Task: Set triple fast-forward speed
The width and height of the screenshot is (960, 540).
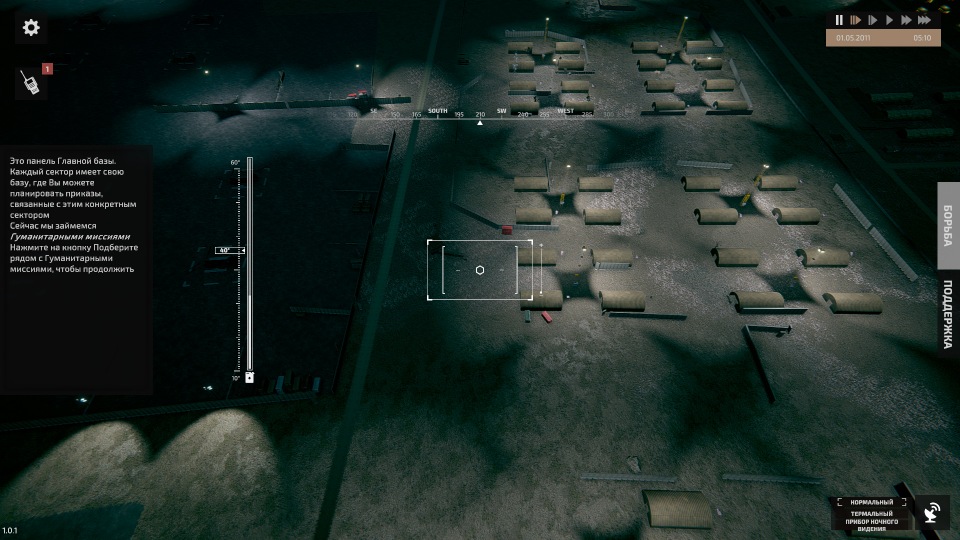Action: click(926, 20)
